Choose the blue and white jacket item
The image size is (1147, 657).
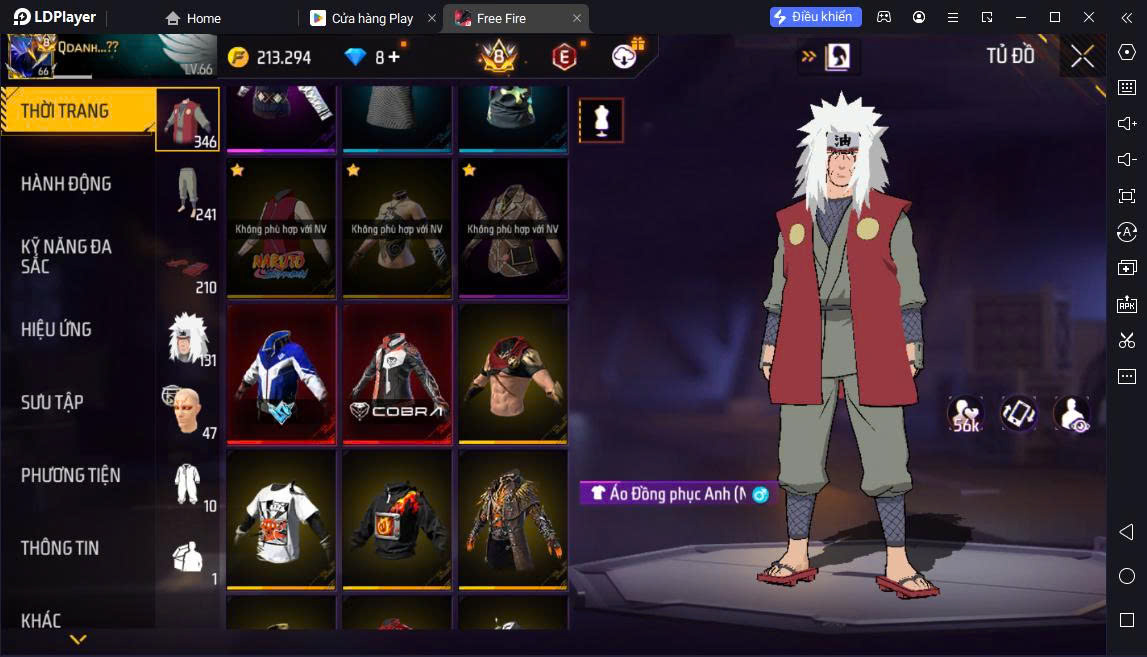[x=281, y=373]
